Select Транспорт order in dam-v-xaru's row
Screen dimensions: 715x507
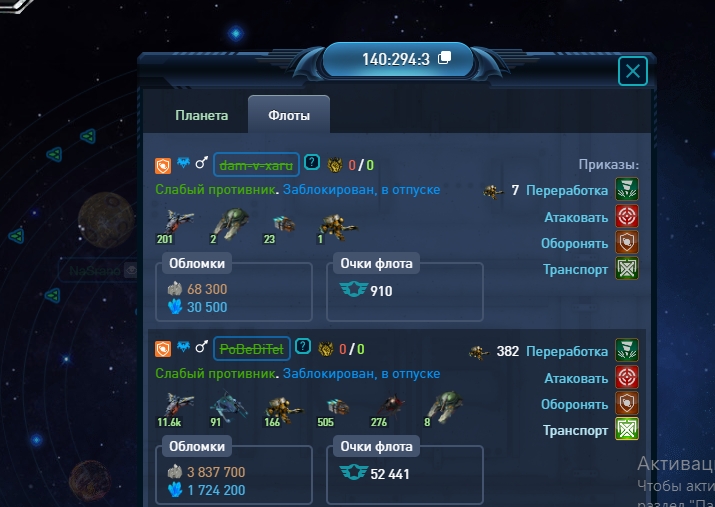pyautogui.click(x=627, y=268)
